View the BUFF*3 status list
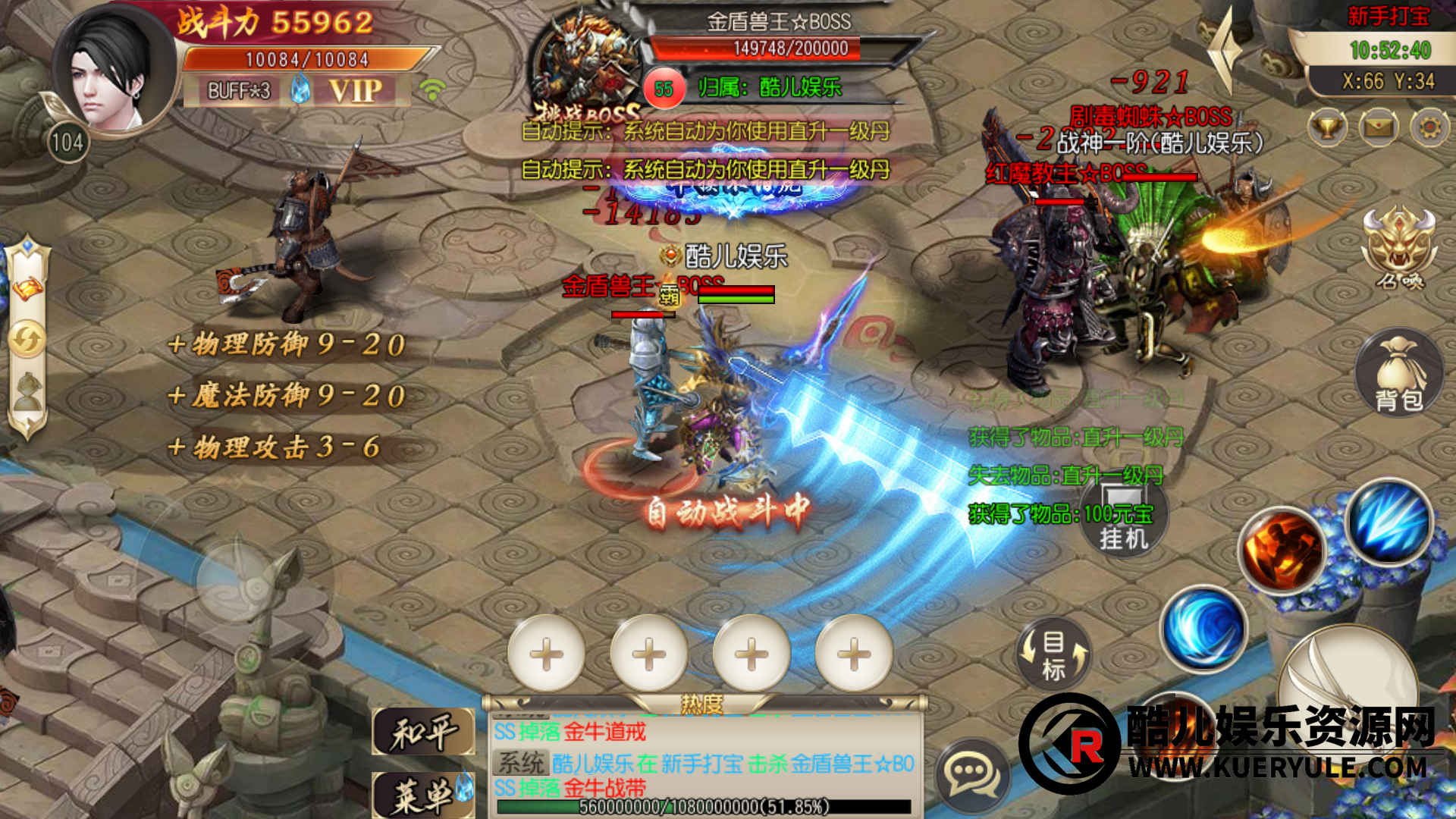The height and width of the screenshot is (819, 1456). point(239,91)
